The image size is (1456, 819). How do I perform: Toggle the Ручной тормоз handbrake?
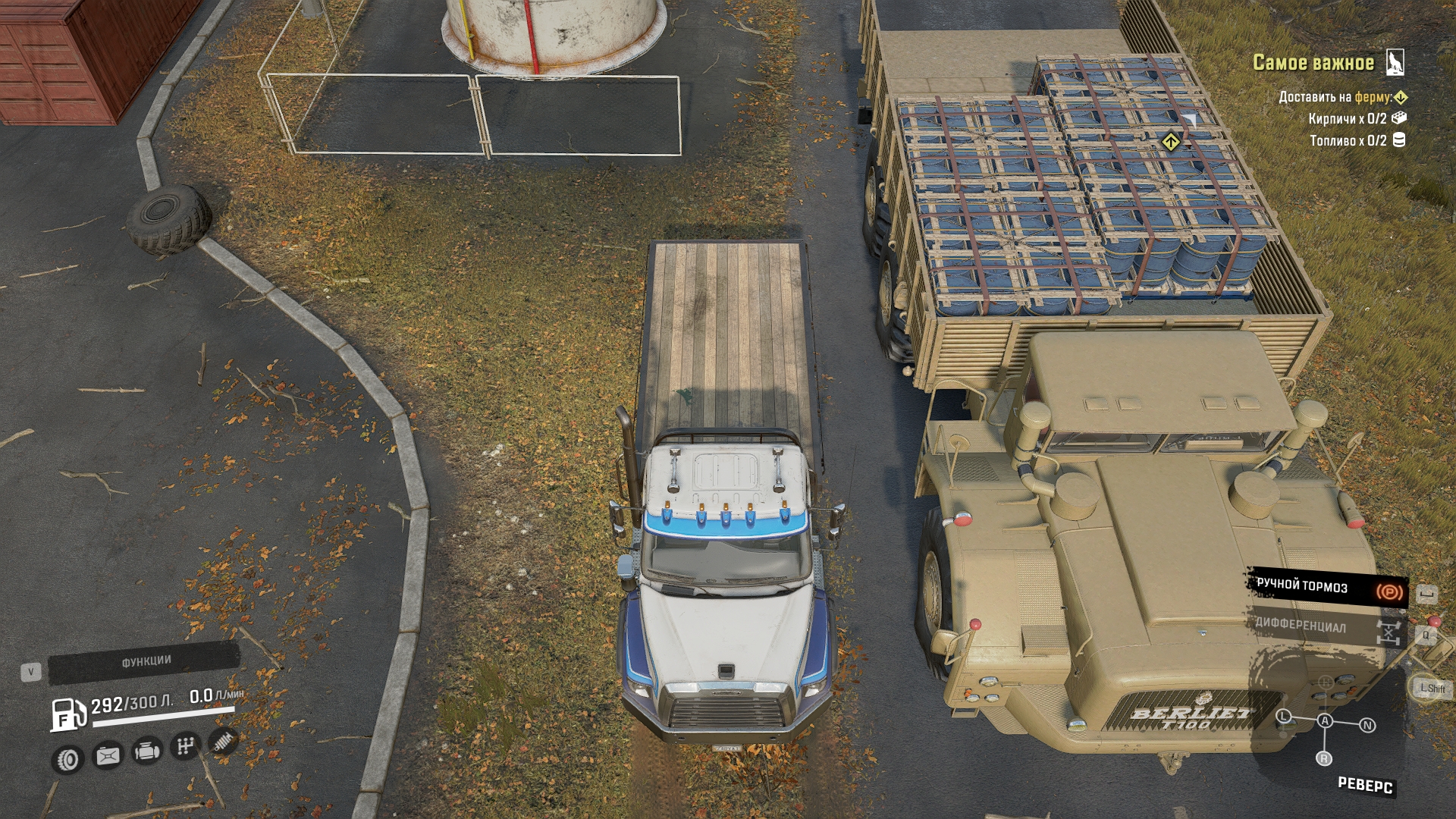(1327, 587)
